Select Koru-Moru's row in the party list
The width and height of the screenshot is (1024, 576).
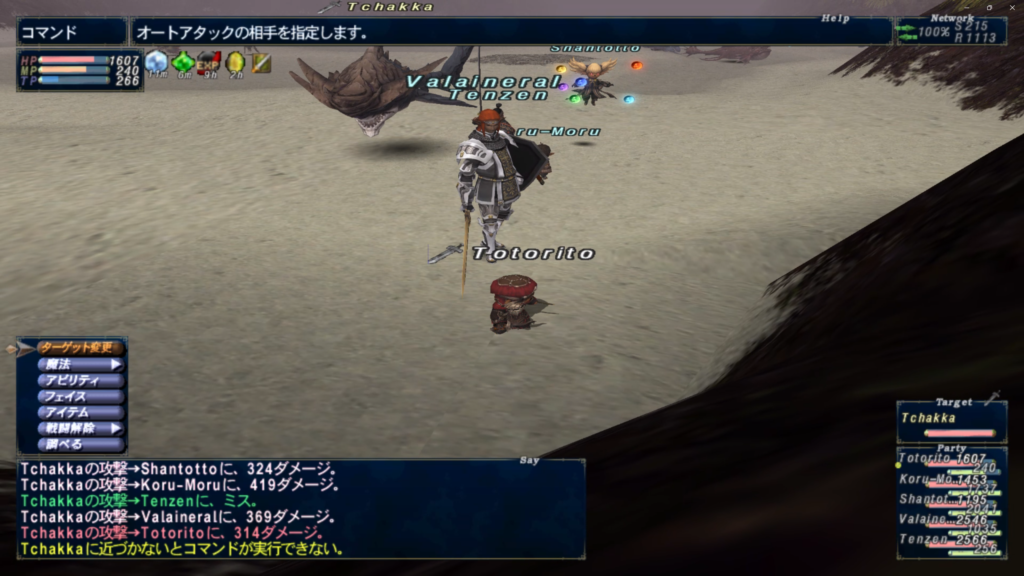tap(950, 481)
